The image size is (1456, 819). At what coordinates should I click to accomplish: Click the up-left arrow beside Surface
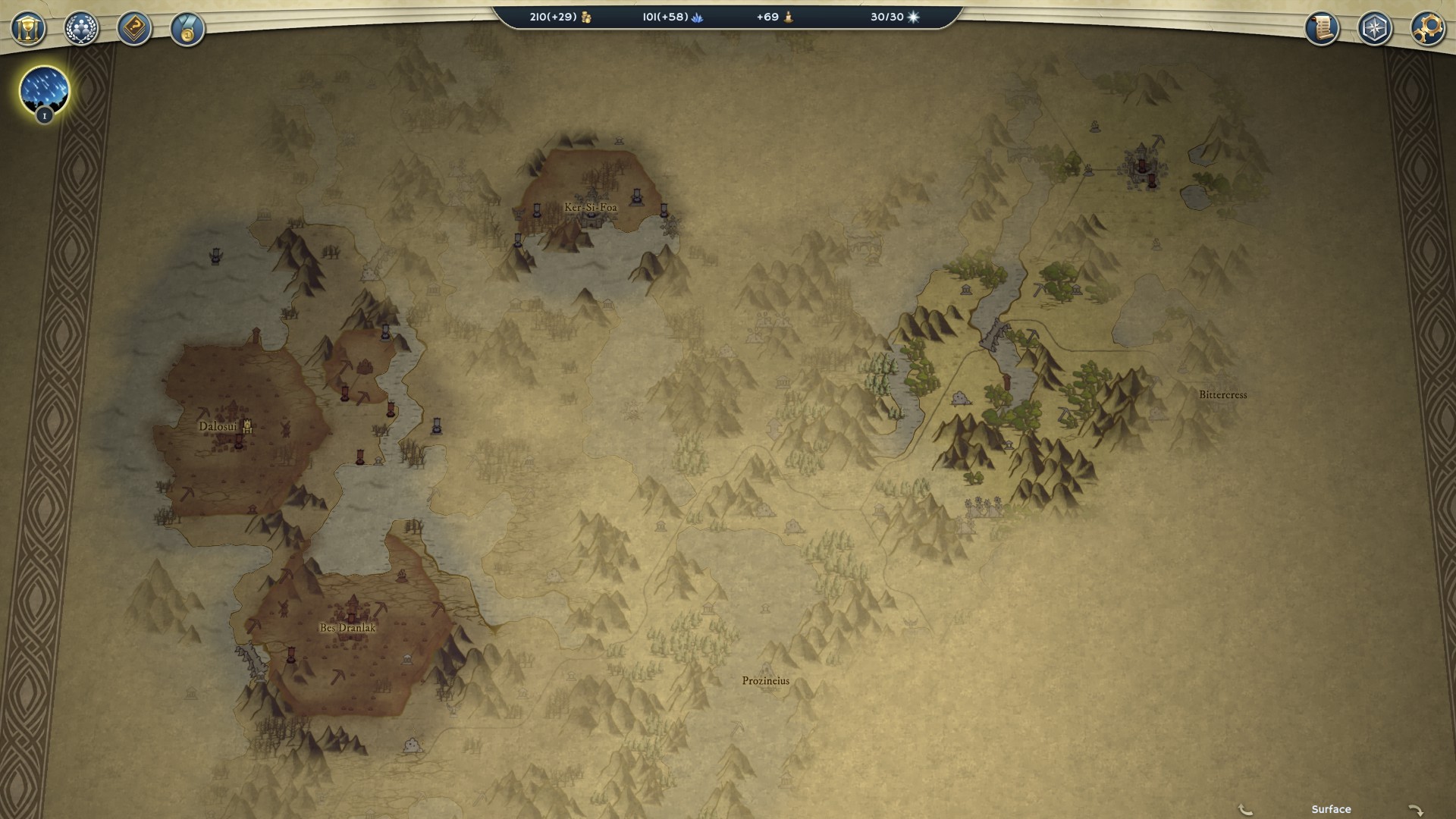(1244, 810)
